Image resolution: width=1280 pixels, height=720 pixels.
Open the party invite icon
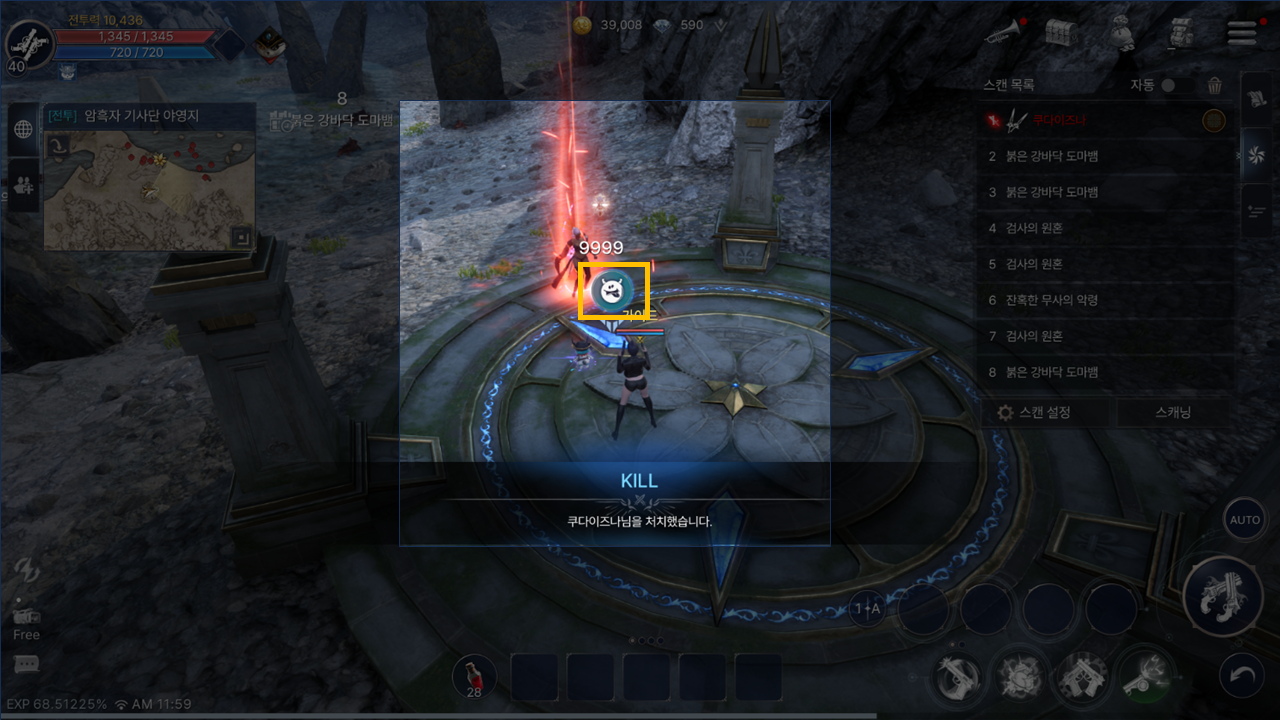[24, 185]
